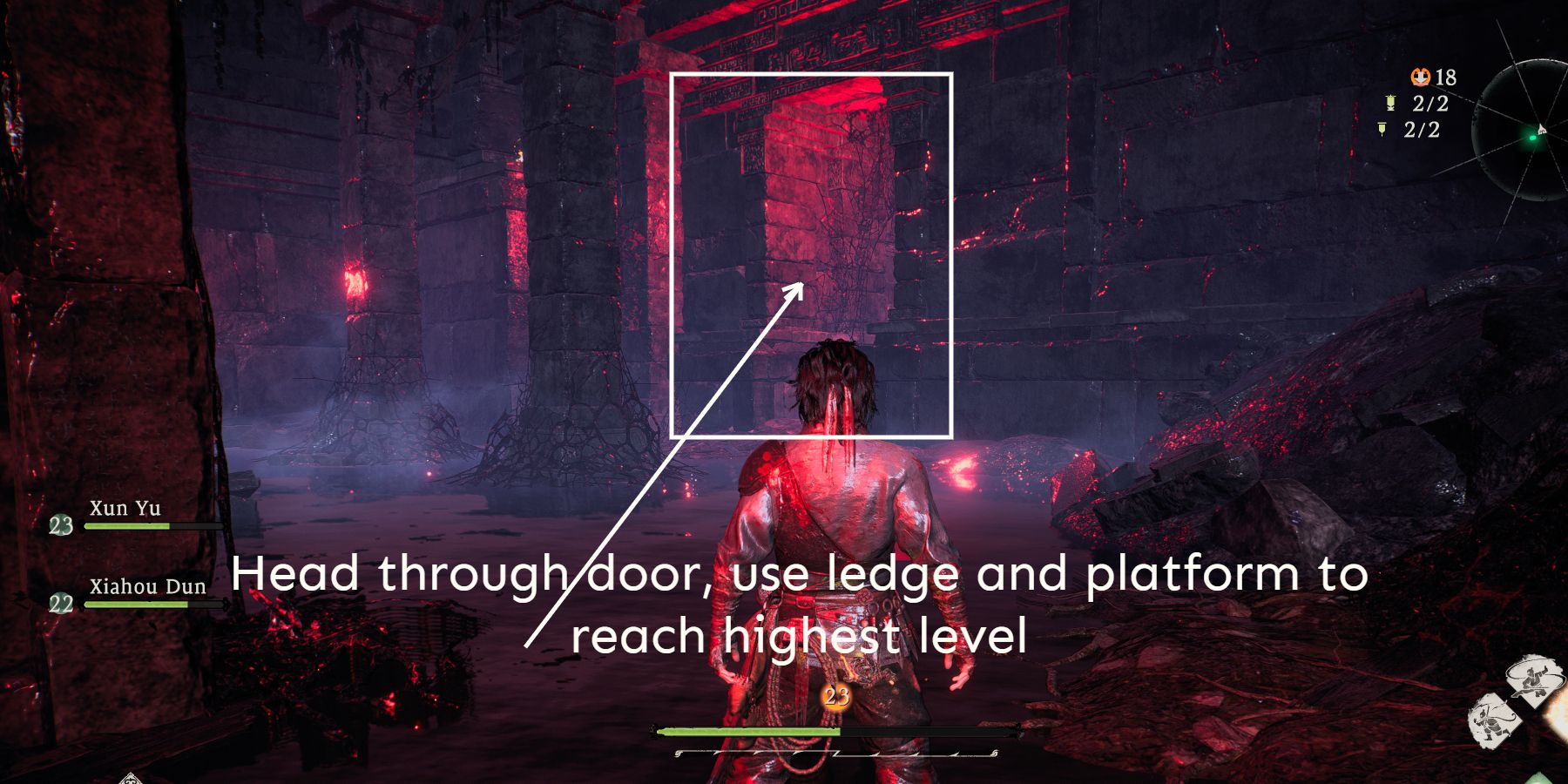
Task: Click Xiahou Dun's level 22 badge
Action: (x=59, y=600)
